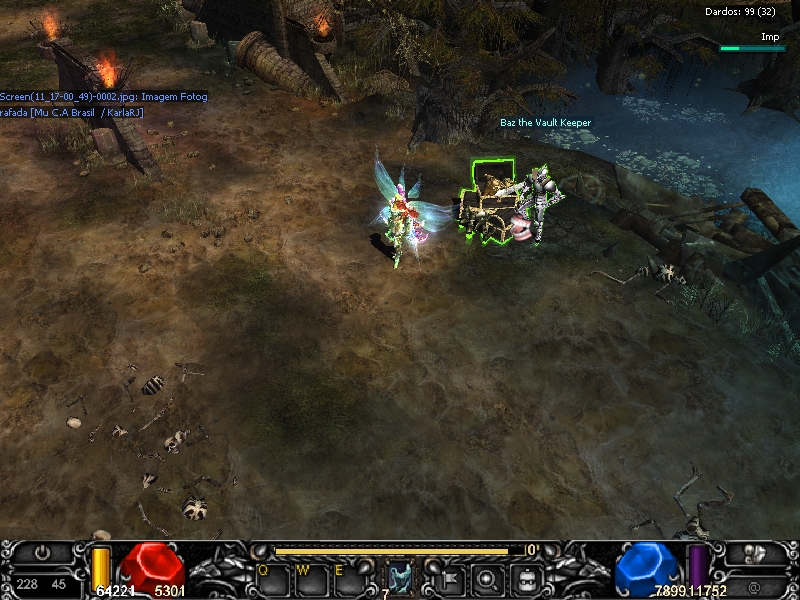The width and height of the screenshot is (800, 600).
Task: Open the flag icon menu
Action: point(449,578)
